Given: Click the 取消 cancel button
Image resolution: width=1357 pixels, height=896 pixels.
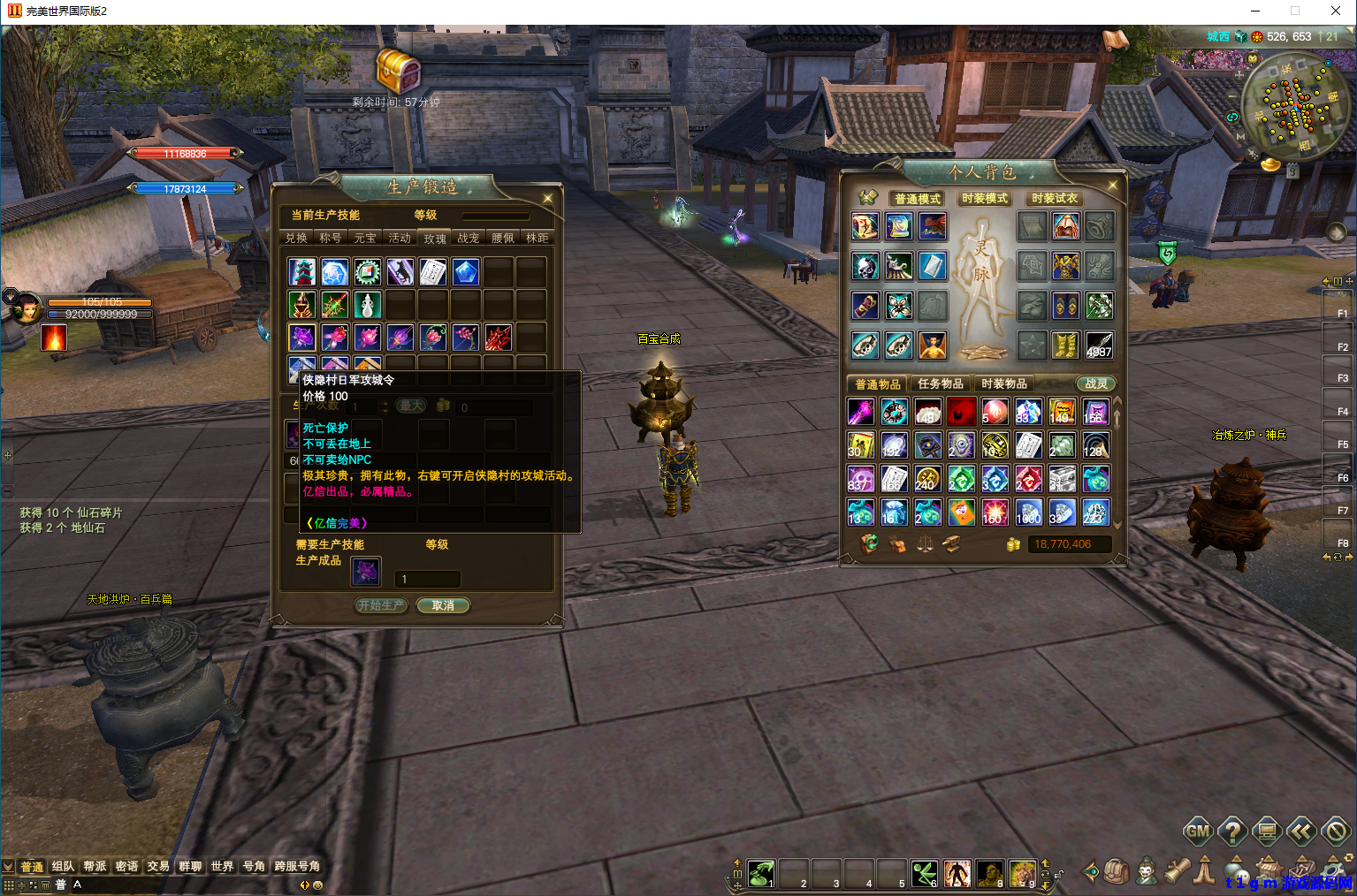Looking at the screenshot, I should [443, 605].
